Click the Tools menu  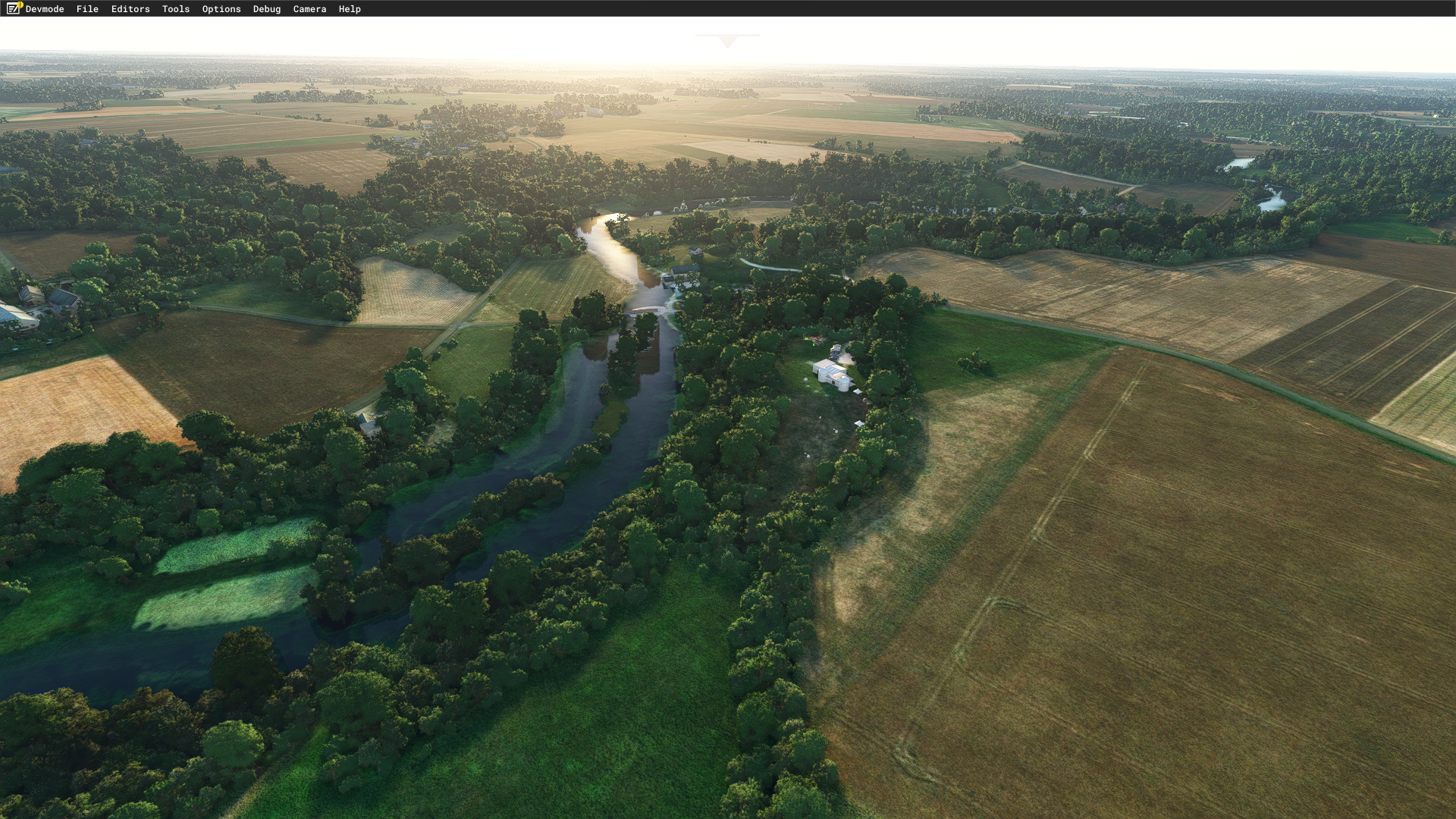click(176, 9)
